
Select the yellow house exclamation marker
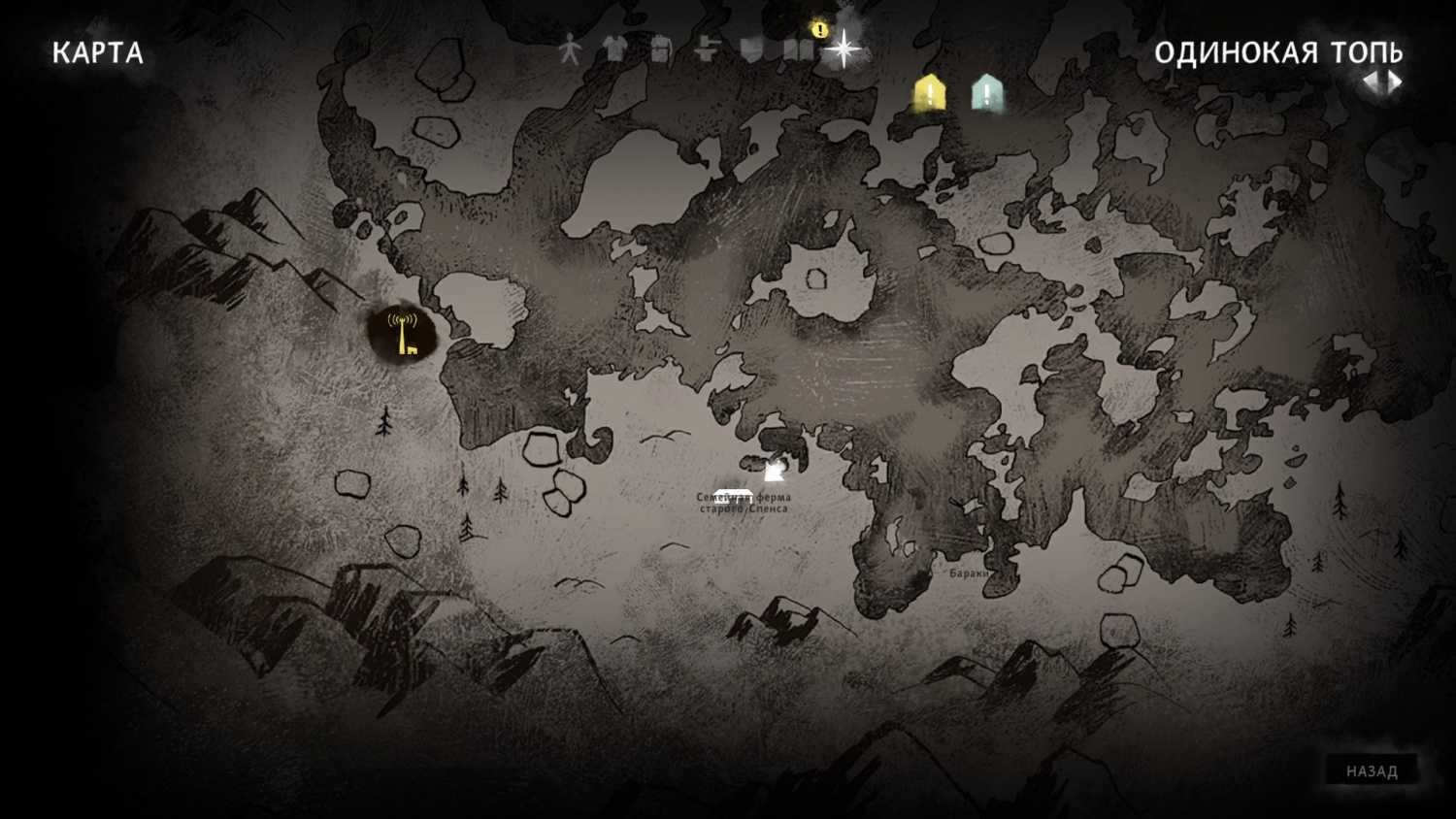coord(929,93)
